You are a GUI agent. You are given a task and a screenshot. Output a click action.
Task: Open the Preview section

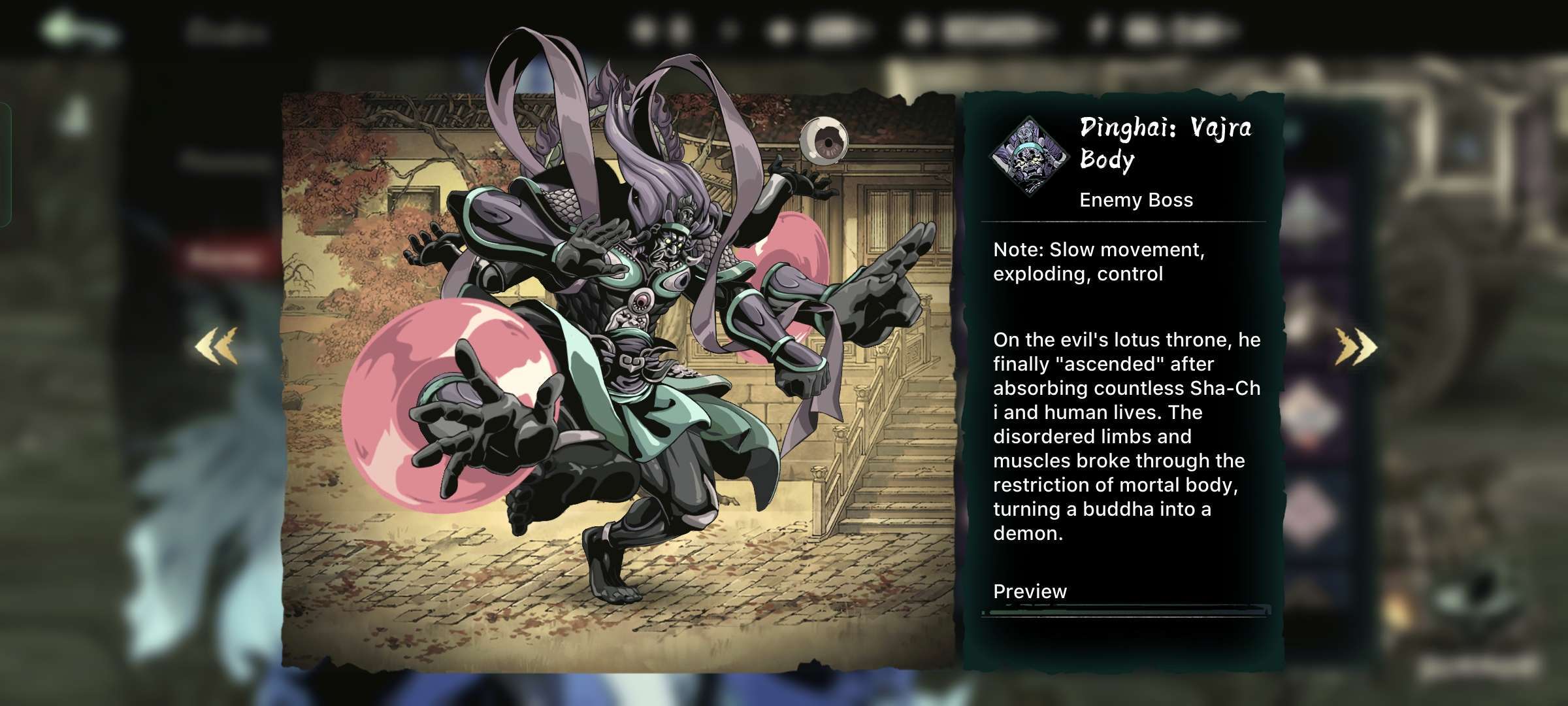(x=1030, y=592)
